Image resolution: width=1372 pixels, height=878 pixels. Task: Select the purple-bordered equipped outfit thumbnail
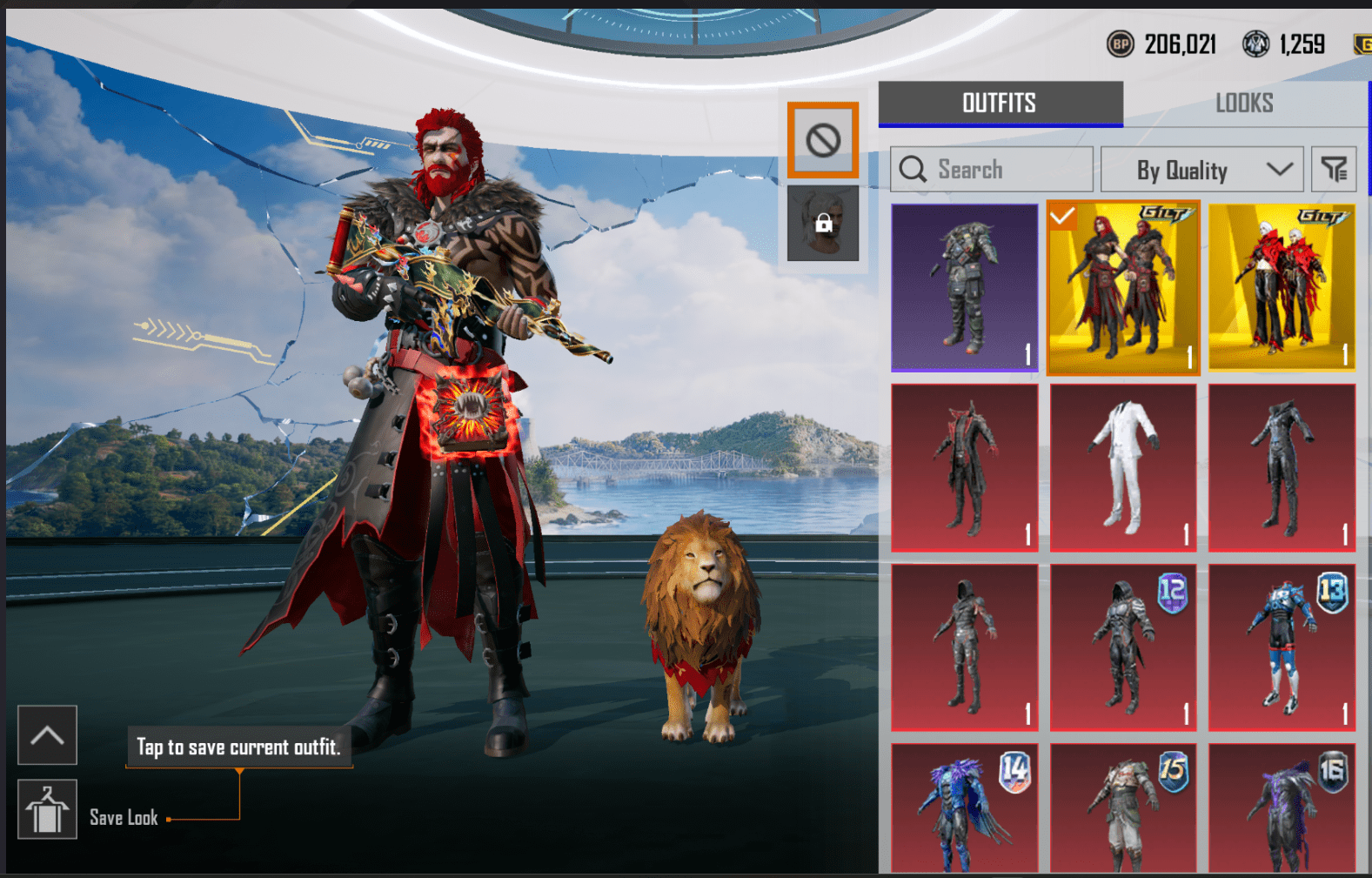pos(964,289)
